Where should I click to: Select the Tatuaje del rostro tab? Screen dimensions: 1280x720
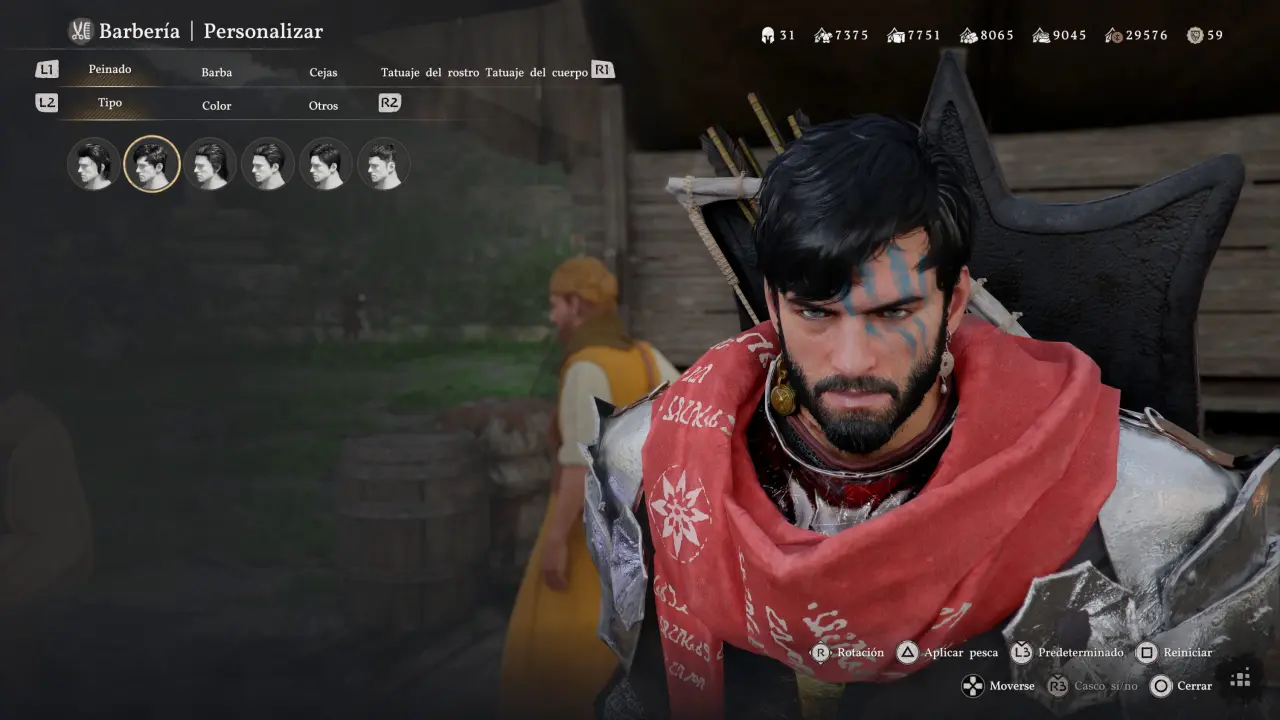(x=430, y=73)
